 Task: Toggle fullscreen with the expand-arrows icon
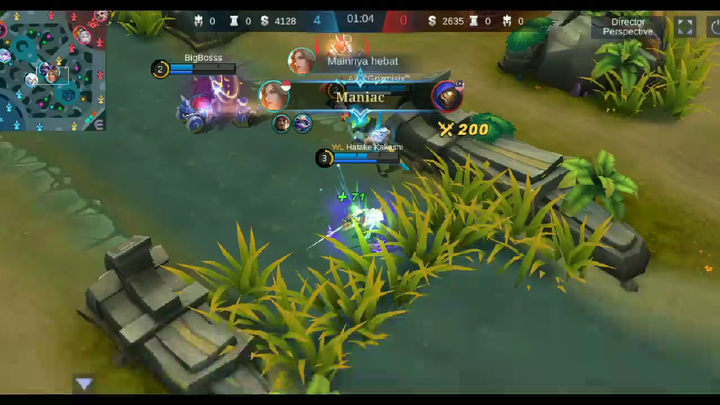(x=685, y=27)
